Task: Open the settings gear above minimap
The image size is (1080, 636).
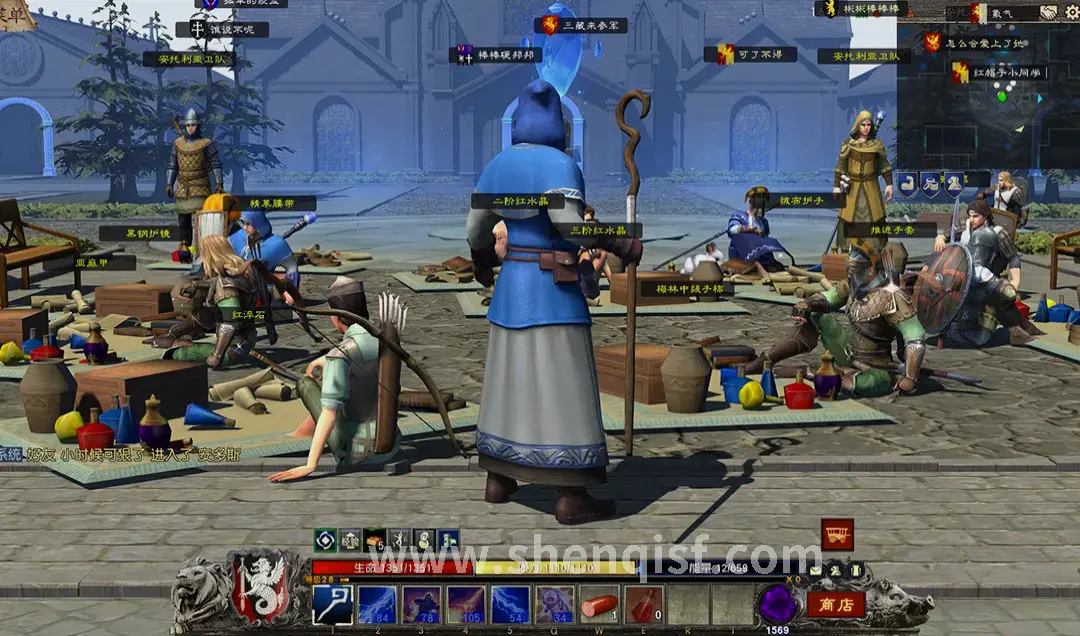Action: [1069, 12]
